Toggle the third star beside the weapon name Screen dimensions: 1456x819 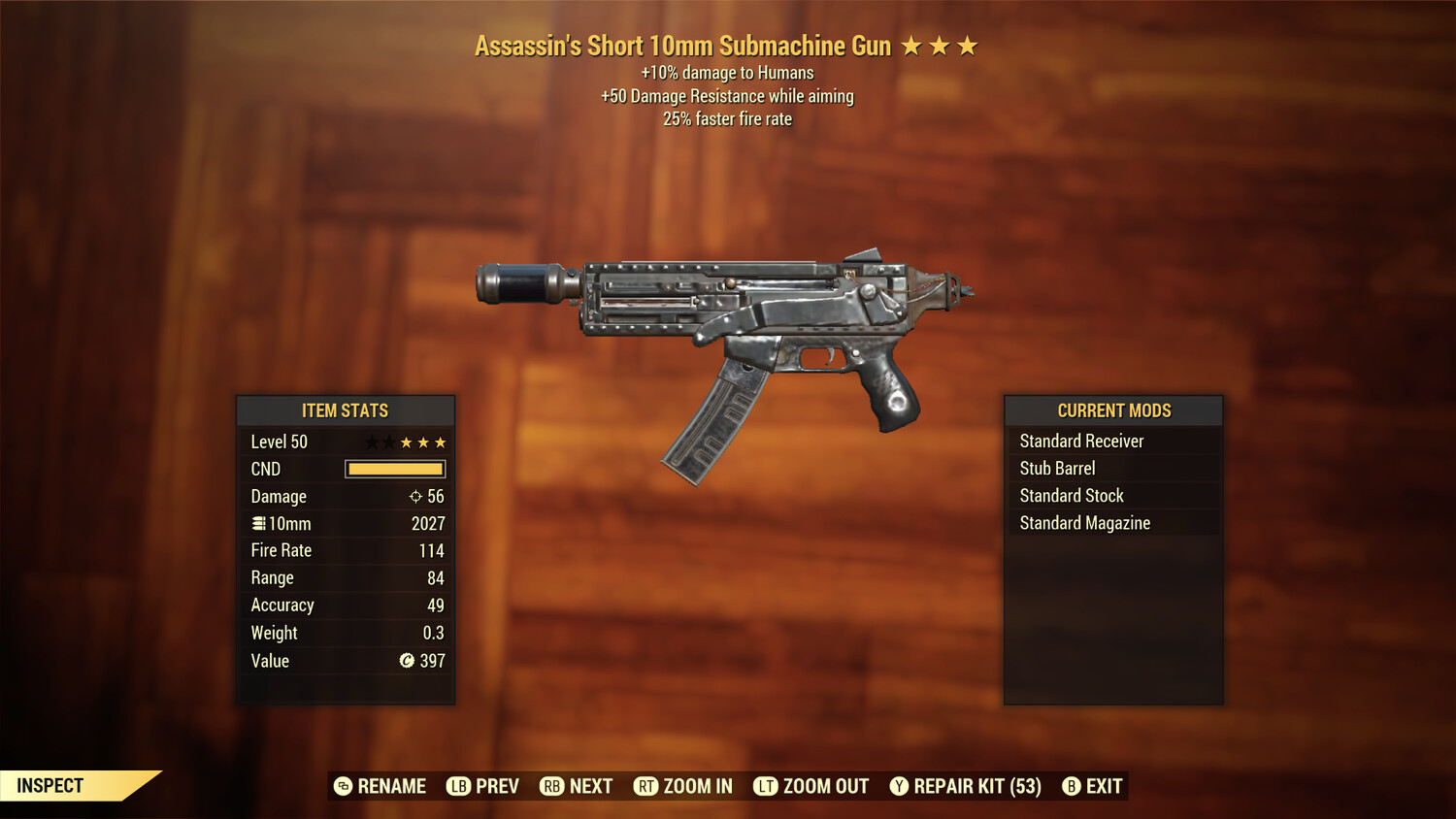pyautogui.click(x=968, y=45)
